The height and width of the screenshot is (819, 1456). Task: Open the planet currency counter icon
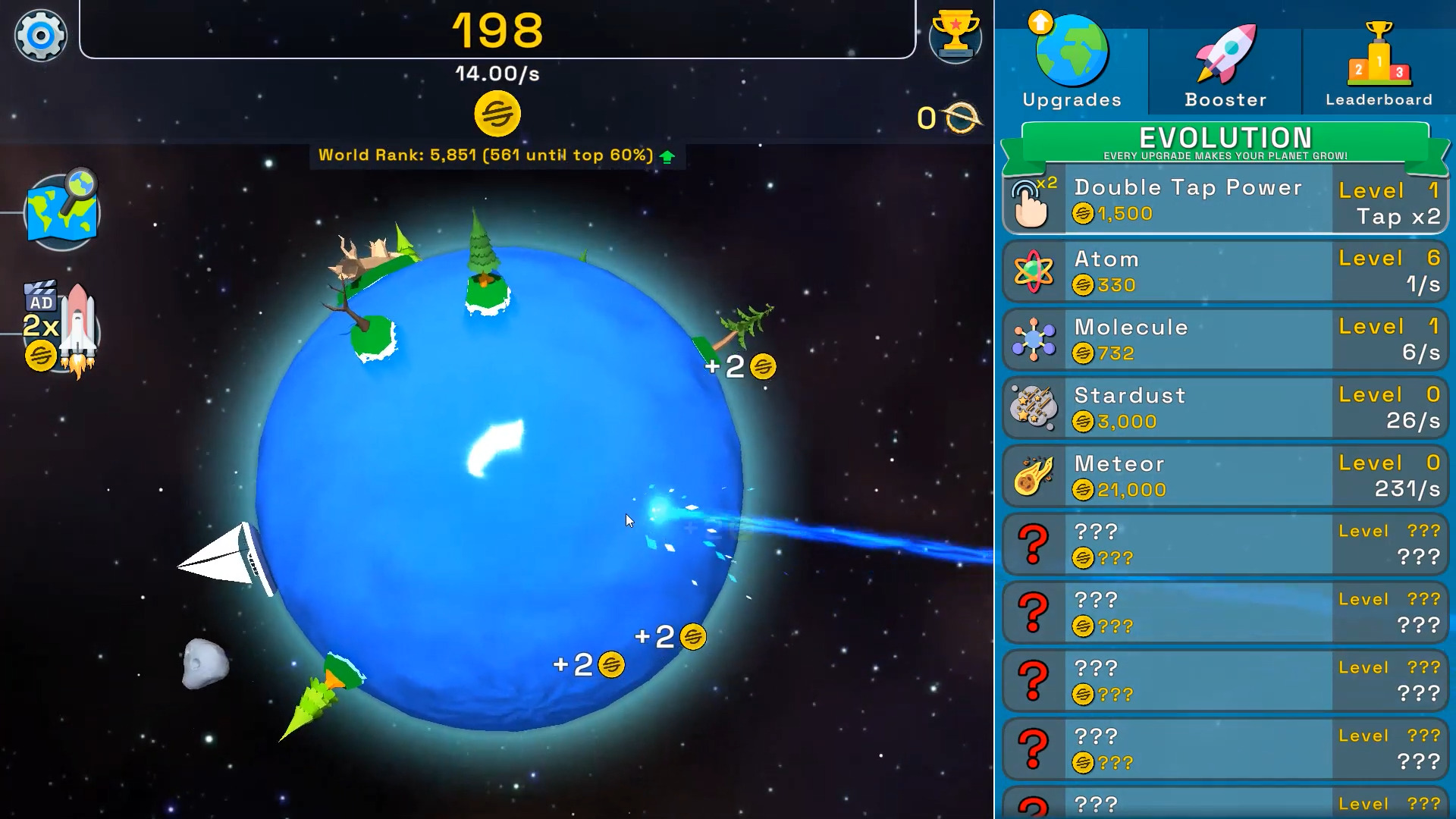[x=961, y=118]
